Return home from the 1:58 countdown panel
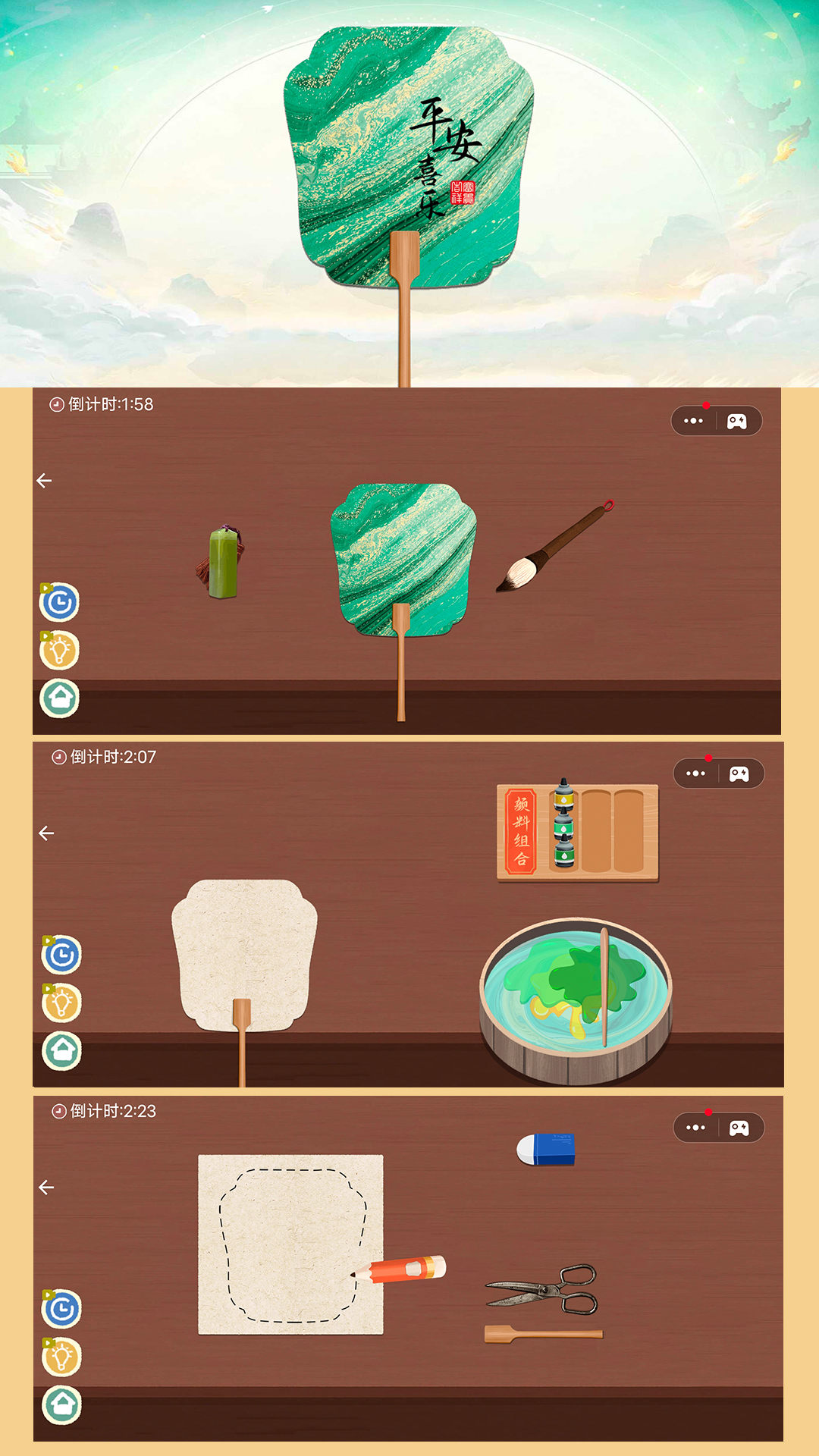The height and width of the screenshot is (1456, 819). [x=60, y=698]
